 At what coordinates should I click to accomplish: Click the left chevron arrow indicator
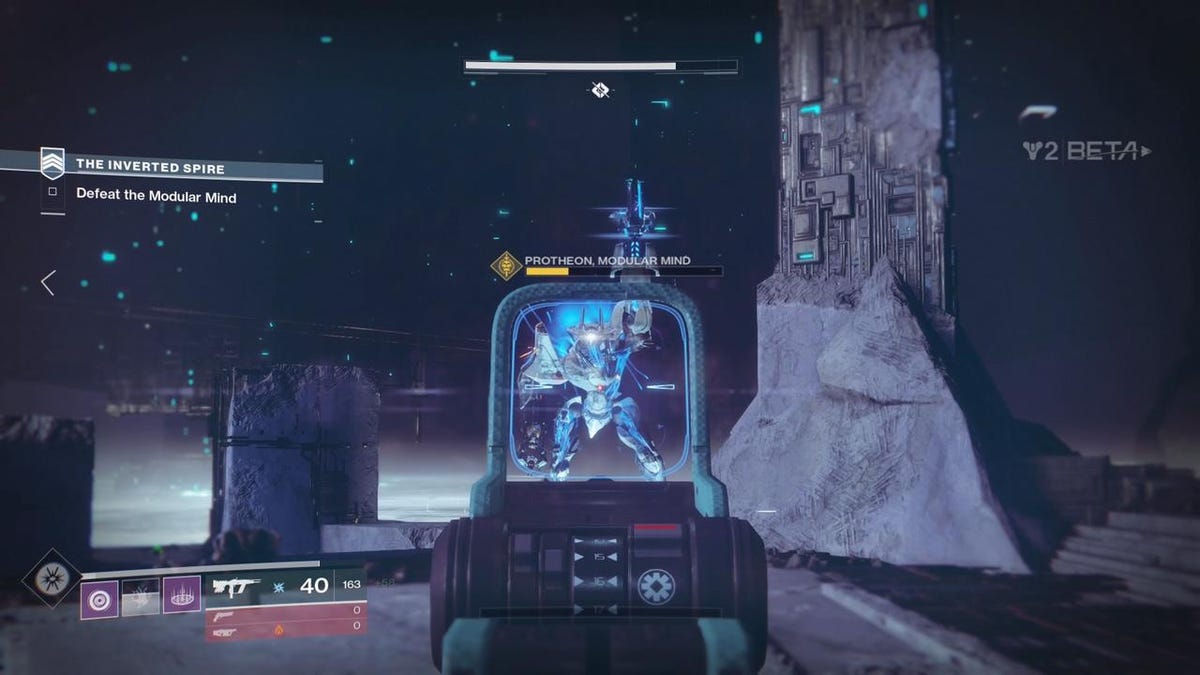[x=48, y=283]
